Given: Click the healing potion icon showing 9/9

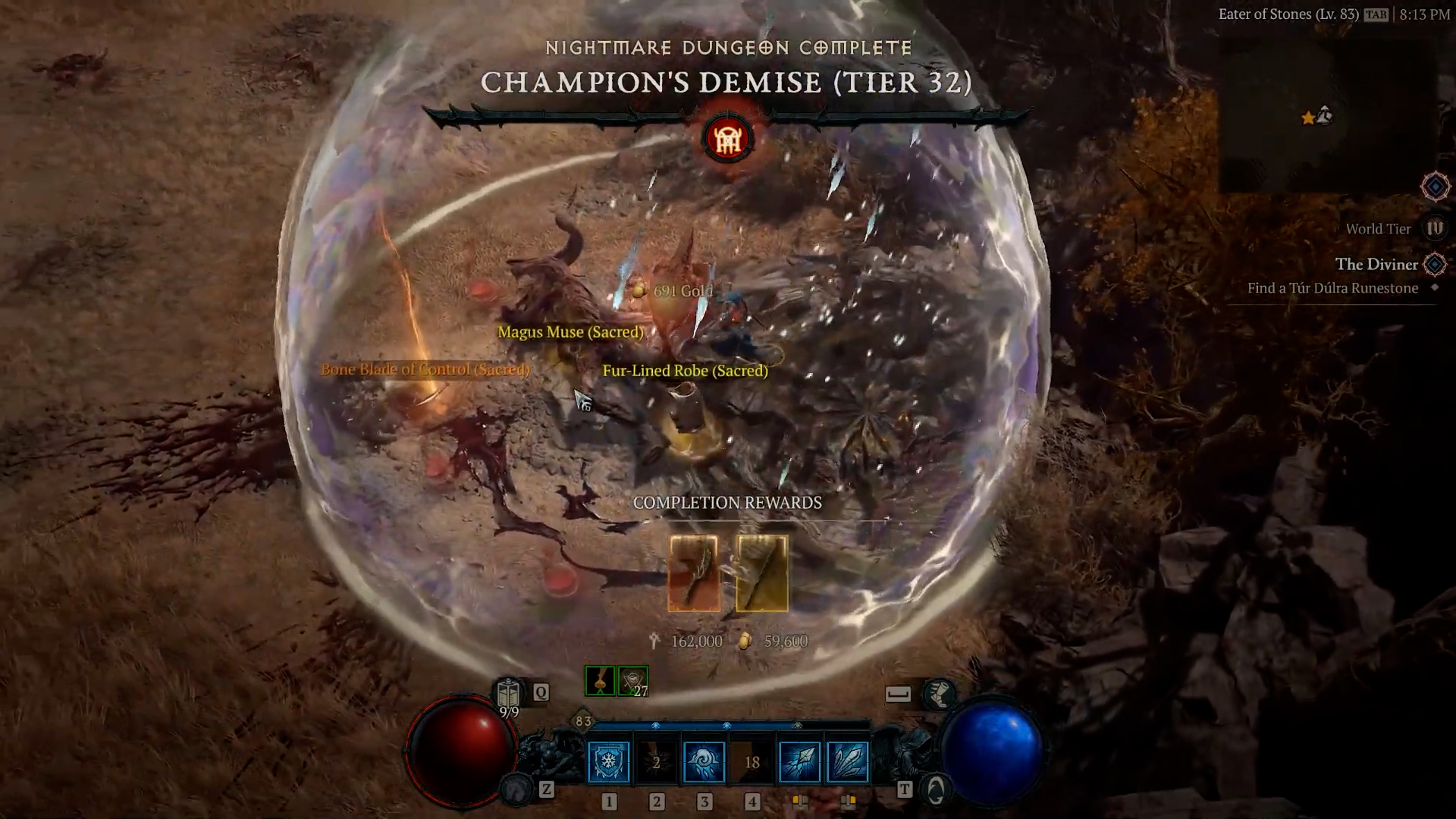Looking at the screenshot, I should click(507, 692).
